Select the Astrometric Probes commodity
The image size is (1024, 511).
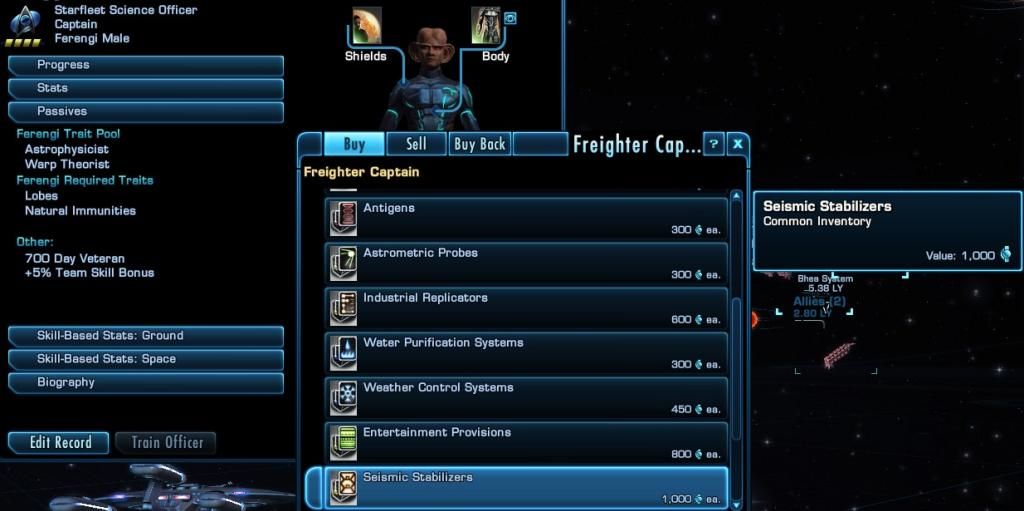click(526, 263)
